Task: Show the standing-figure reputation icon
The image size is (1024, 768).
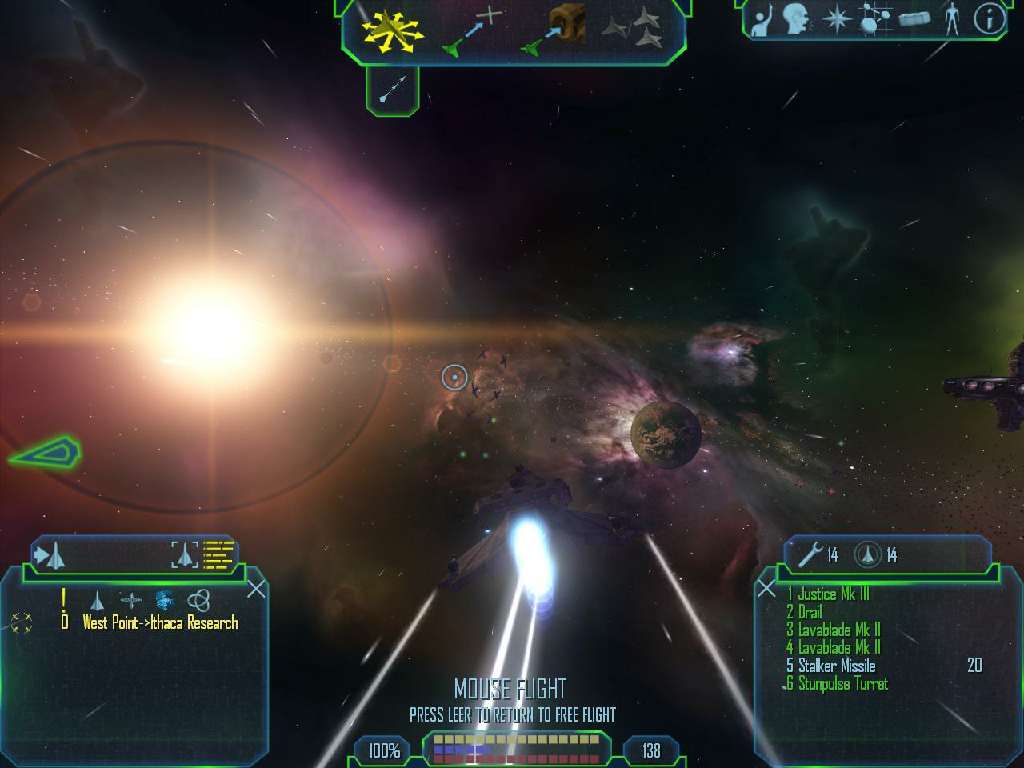Action: [952, 18]
